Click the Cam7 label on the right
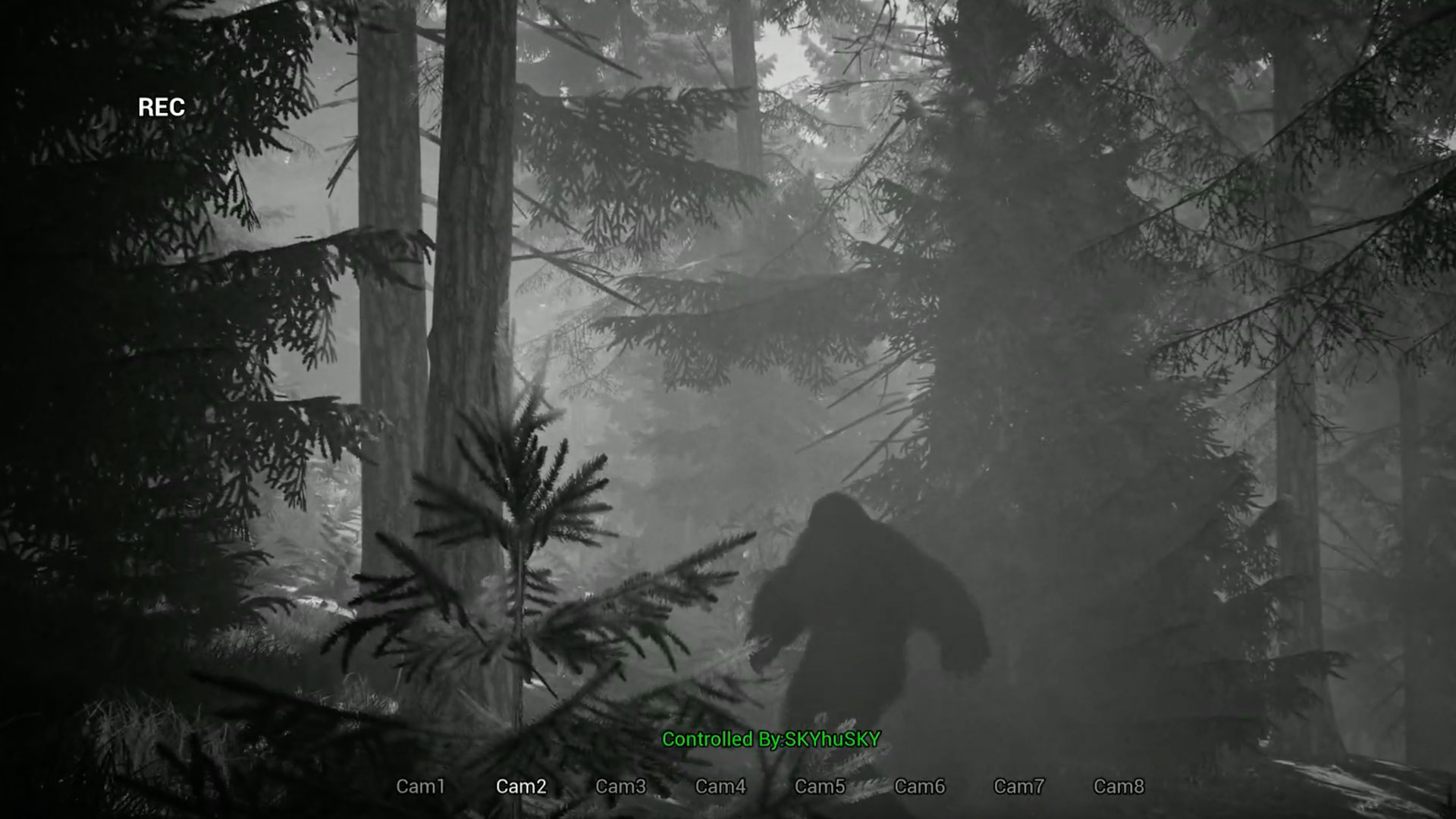The height and width of the screenshot is (819, 1456). point(1018,787)
